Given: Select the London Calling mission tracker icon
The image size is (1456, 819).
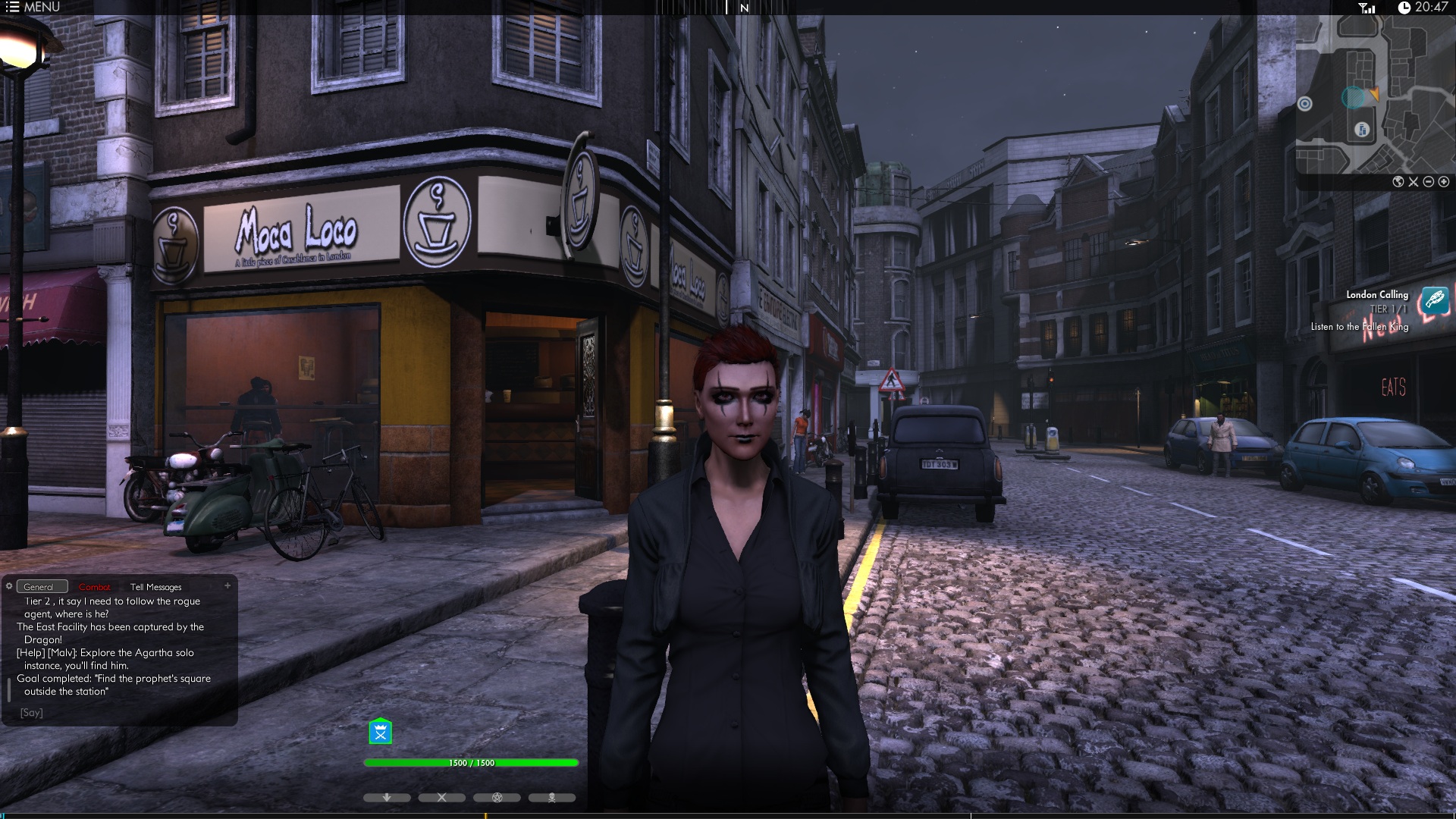Looking at the screenshot, I should click(1435, 300).
